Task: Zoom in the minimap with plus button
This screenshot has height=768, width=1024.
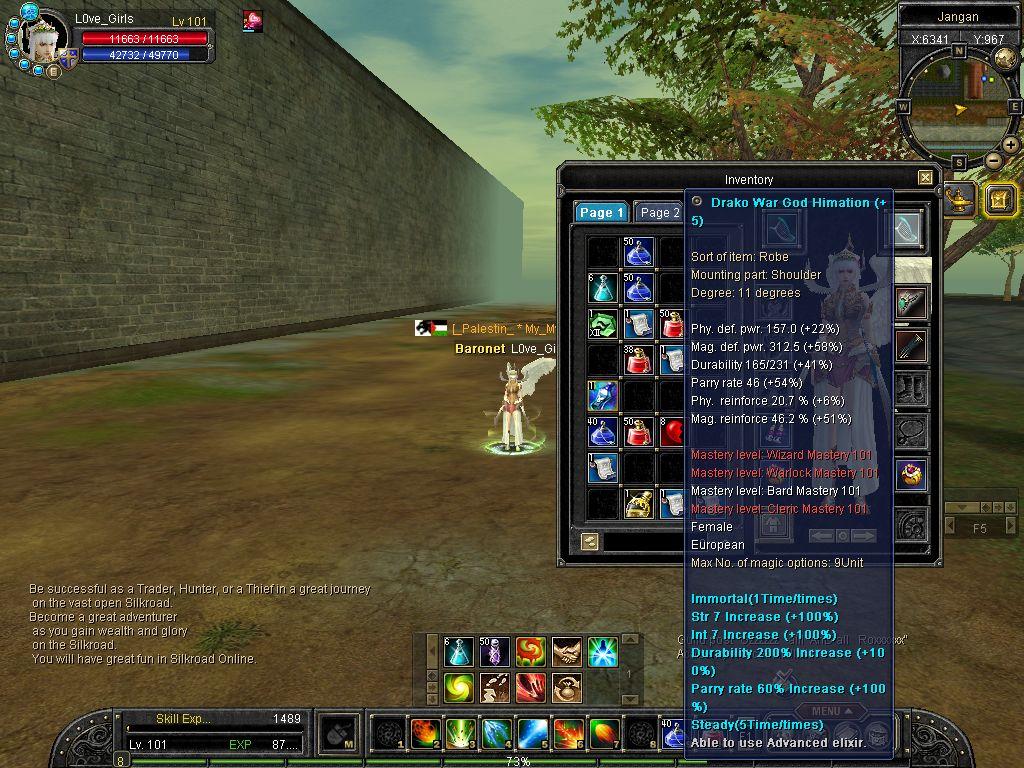Action: (1010, 145)
